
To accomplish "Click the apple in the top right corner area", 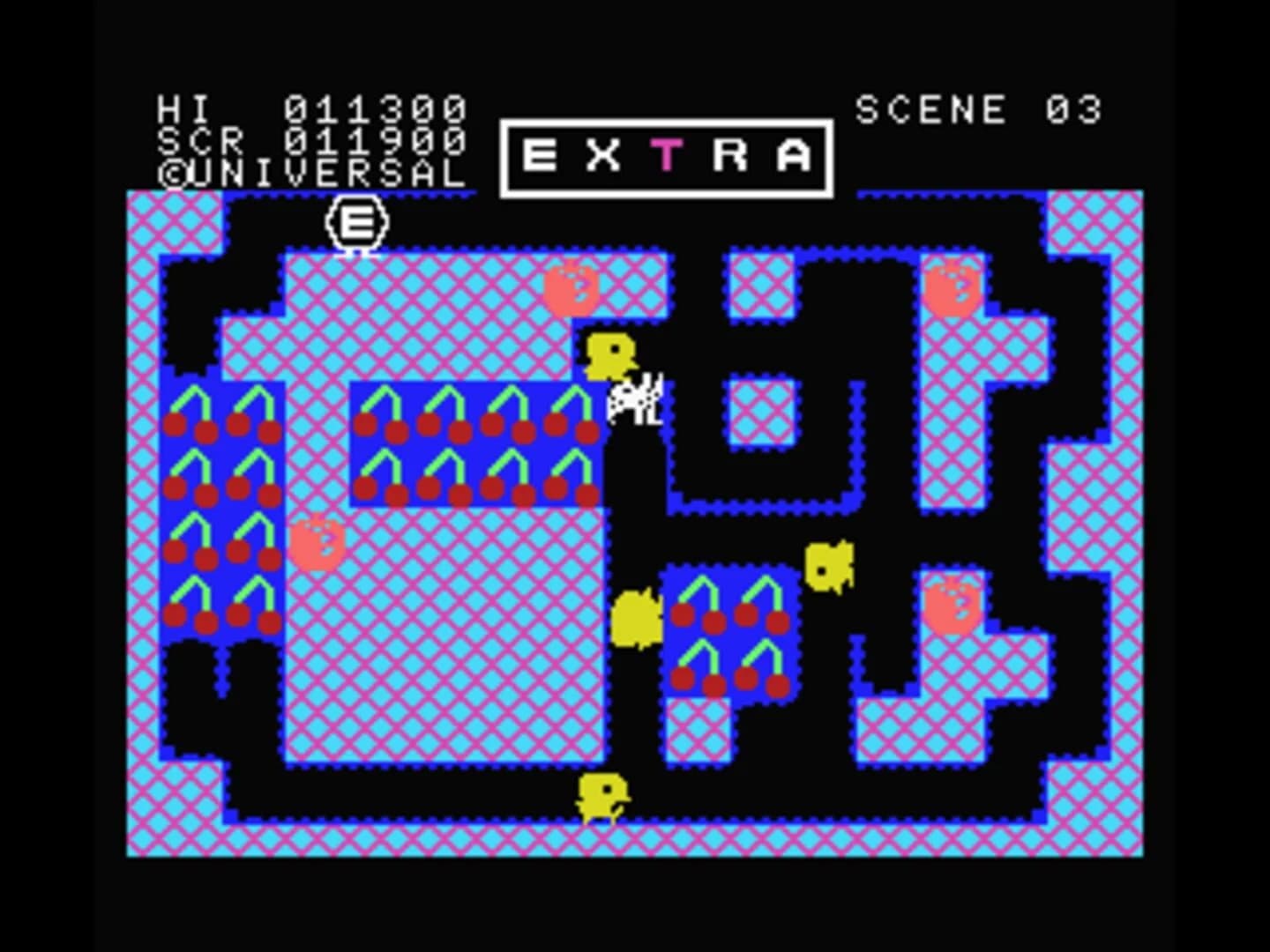I will pyautogui.click(x=952, y=286).
